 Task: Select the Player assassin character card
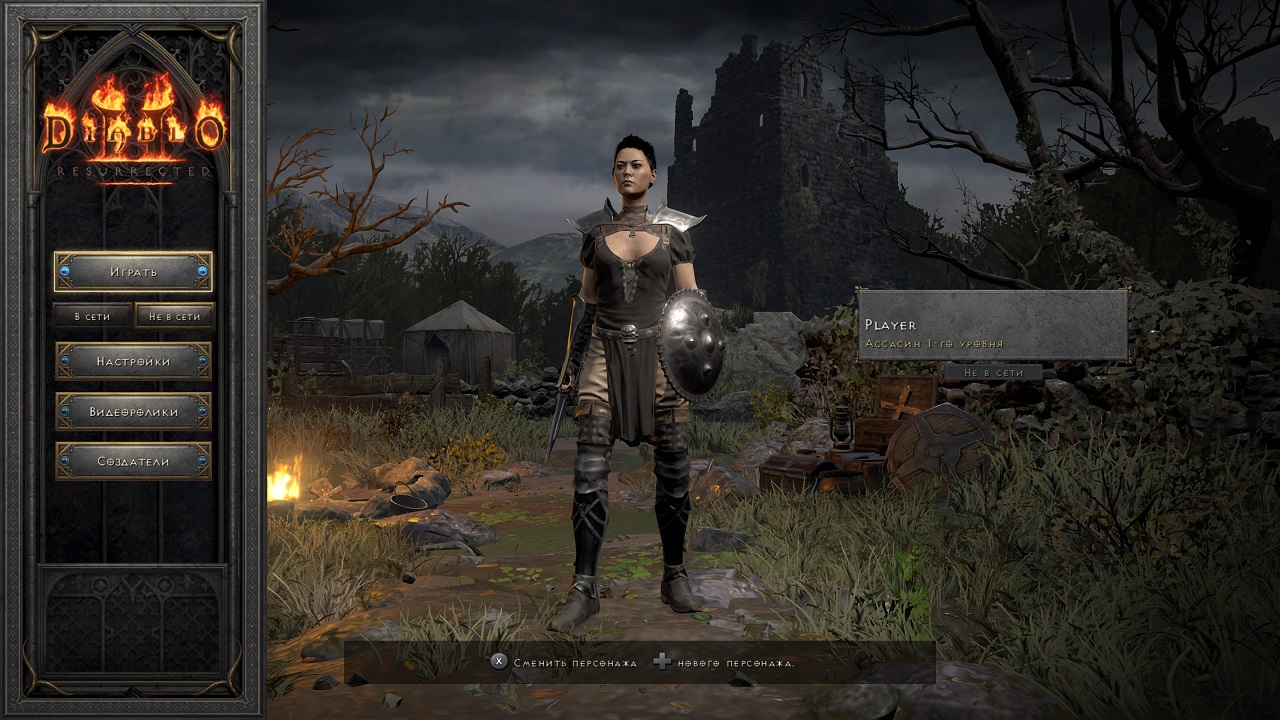coord(992,325)
